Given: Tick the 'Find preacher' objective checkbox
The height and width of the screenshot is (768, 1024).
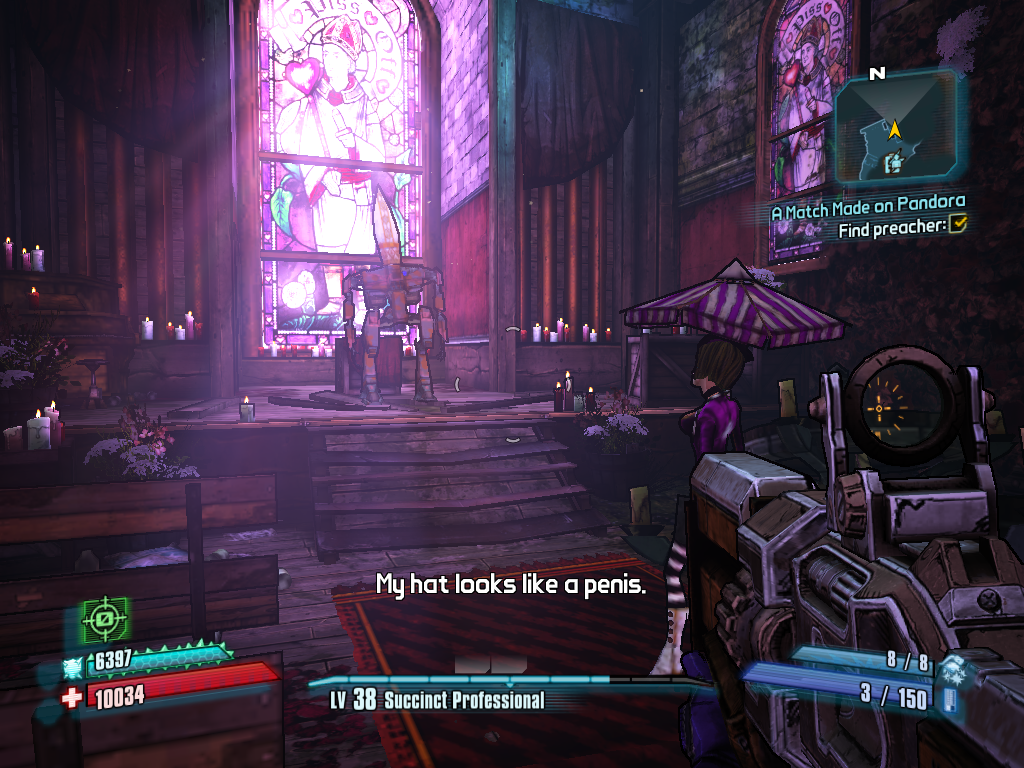Looking at the screenshot, I should pyautogui.click(x=957, y=227).
